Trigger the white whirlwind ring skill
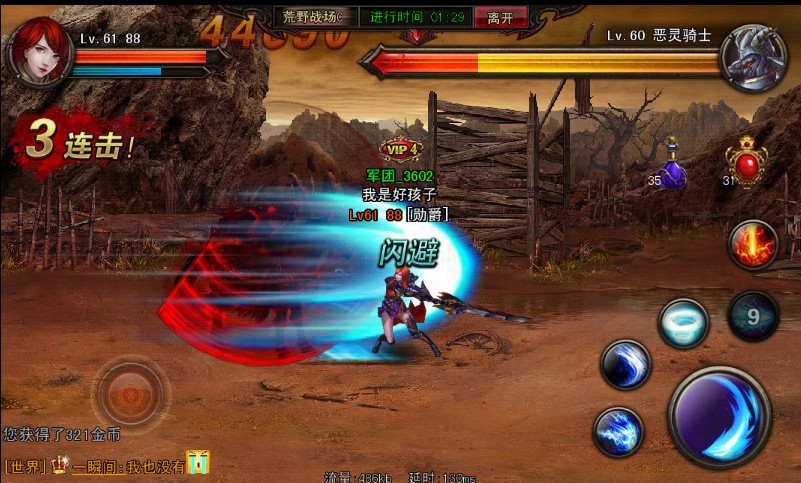The width and height of the screenshot is (801, 483). click(x=683, y=323)
